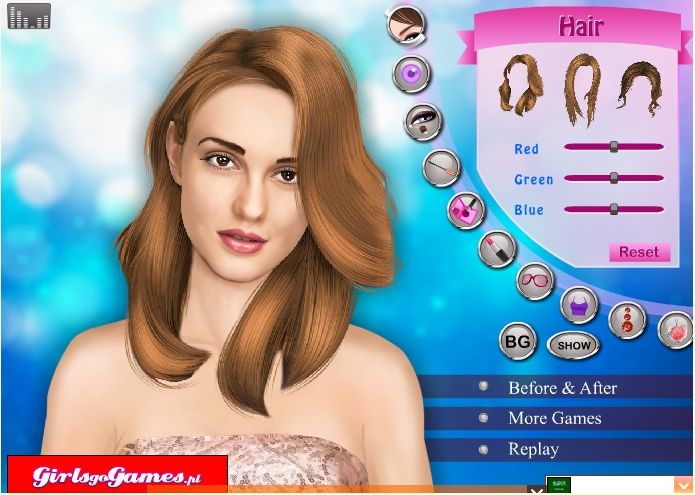Toggle sound with the equalizer icon
This screenshot has height=495, width=695.
pyautogui.click(x=29, y=16)
